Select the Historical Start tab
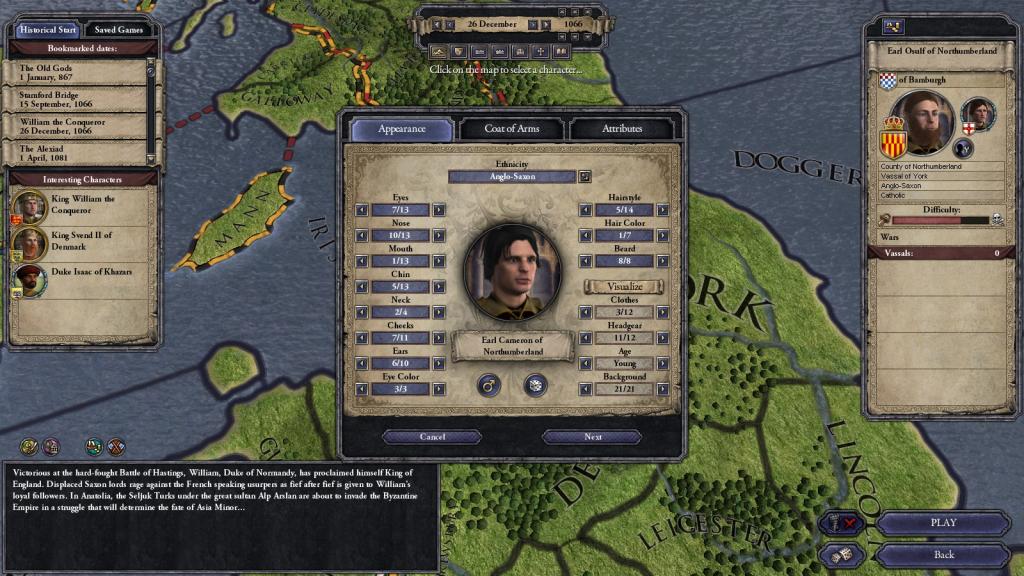The height and width of the screenshot is (576, 1024). (x=46, y=30)
